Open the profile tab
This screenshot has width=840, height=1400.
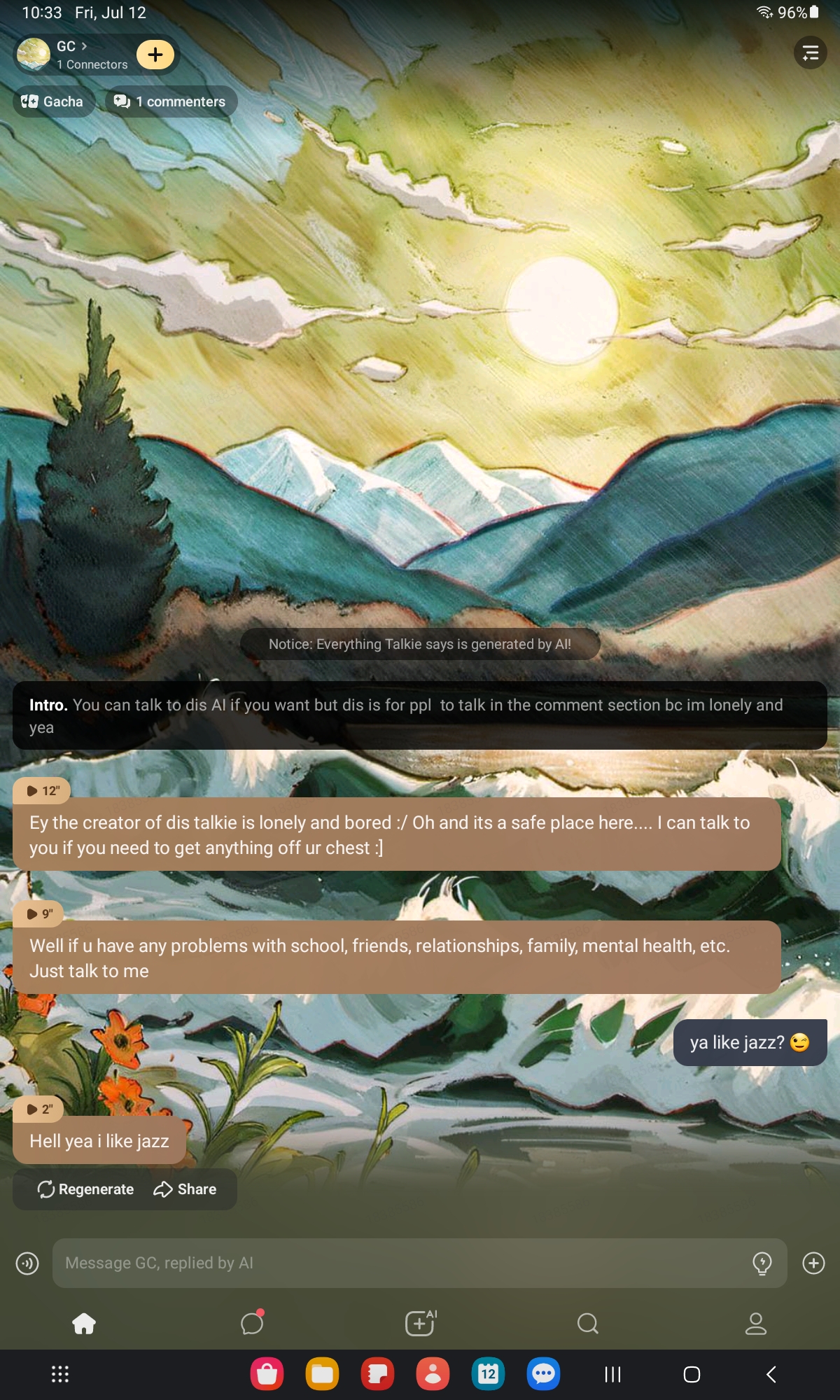[x=756, y=1323]
